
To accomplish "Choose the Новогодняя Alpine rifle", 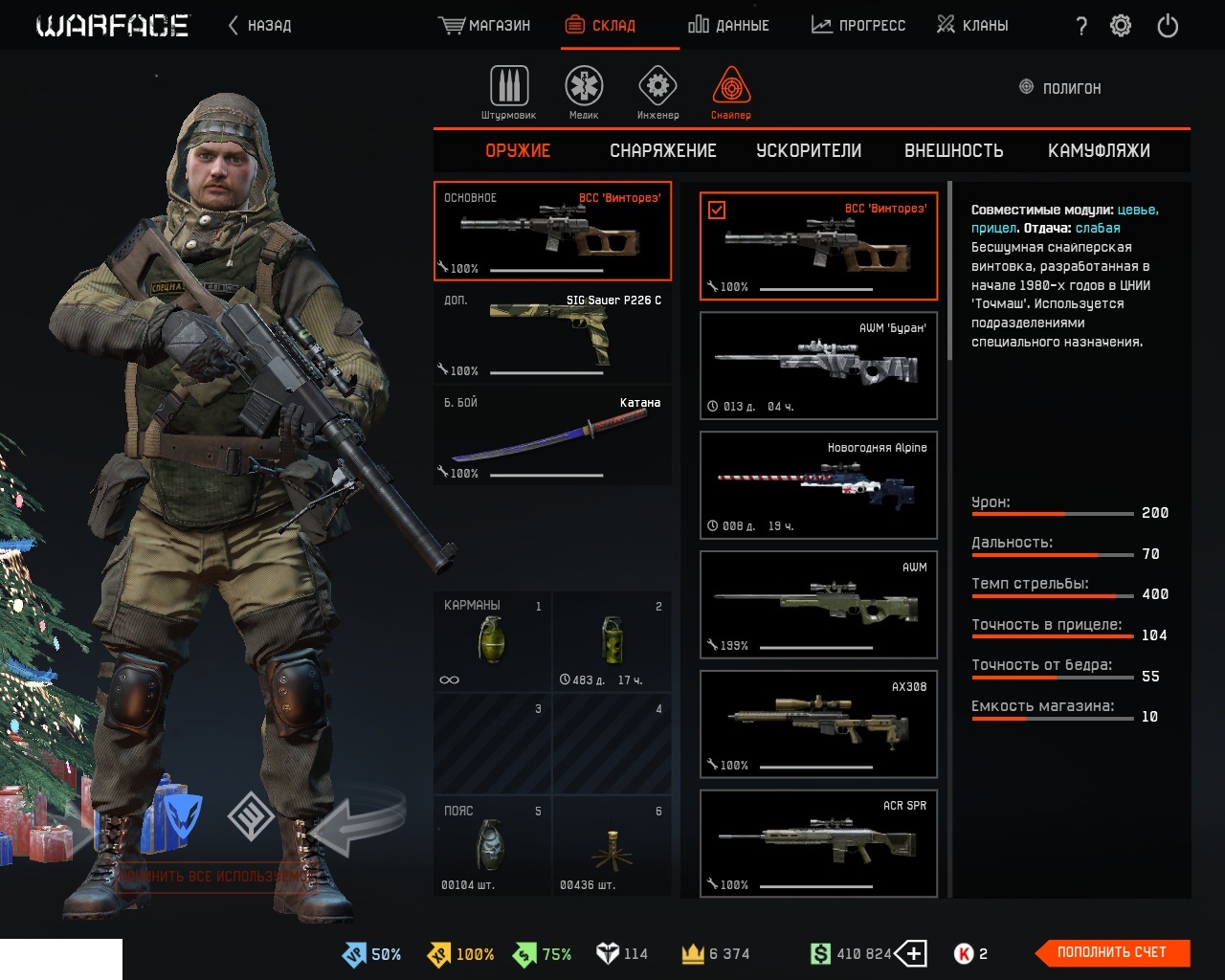I will [x=818, y=485].
